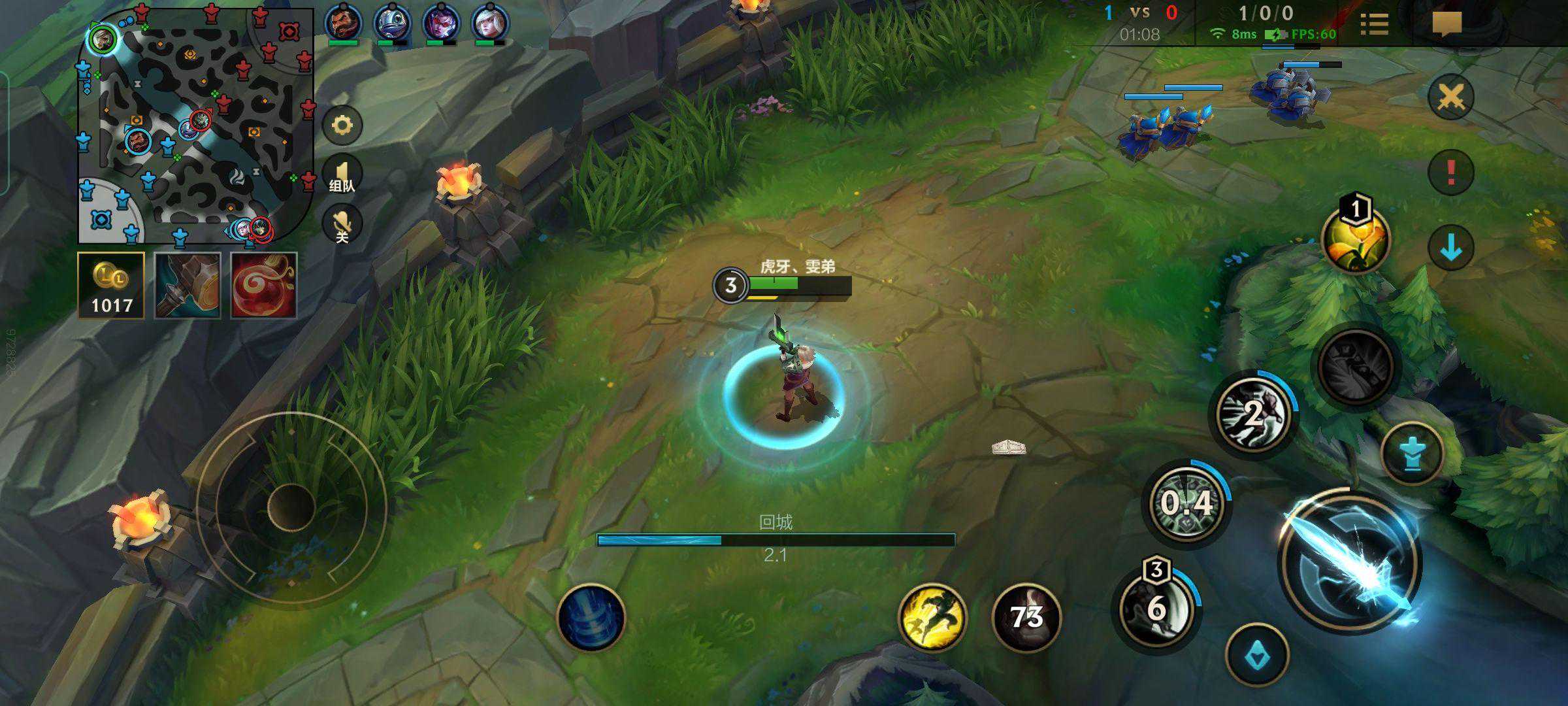
Task: Tap the crossed swords attack ping
Action: (x=1450, y=98)
